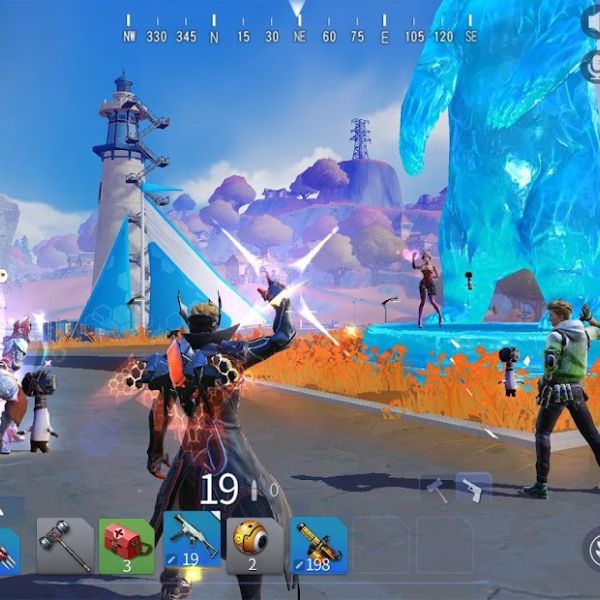Select the sledgehammer melee slot
This screenshot has width=600, height=600.
point(64,545)
